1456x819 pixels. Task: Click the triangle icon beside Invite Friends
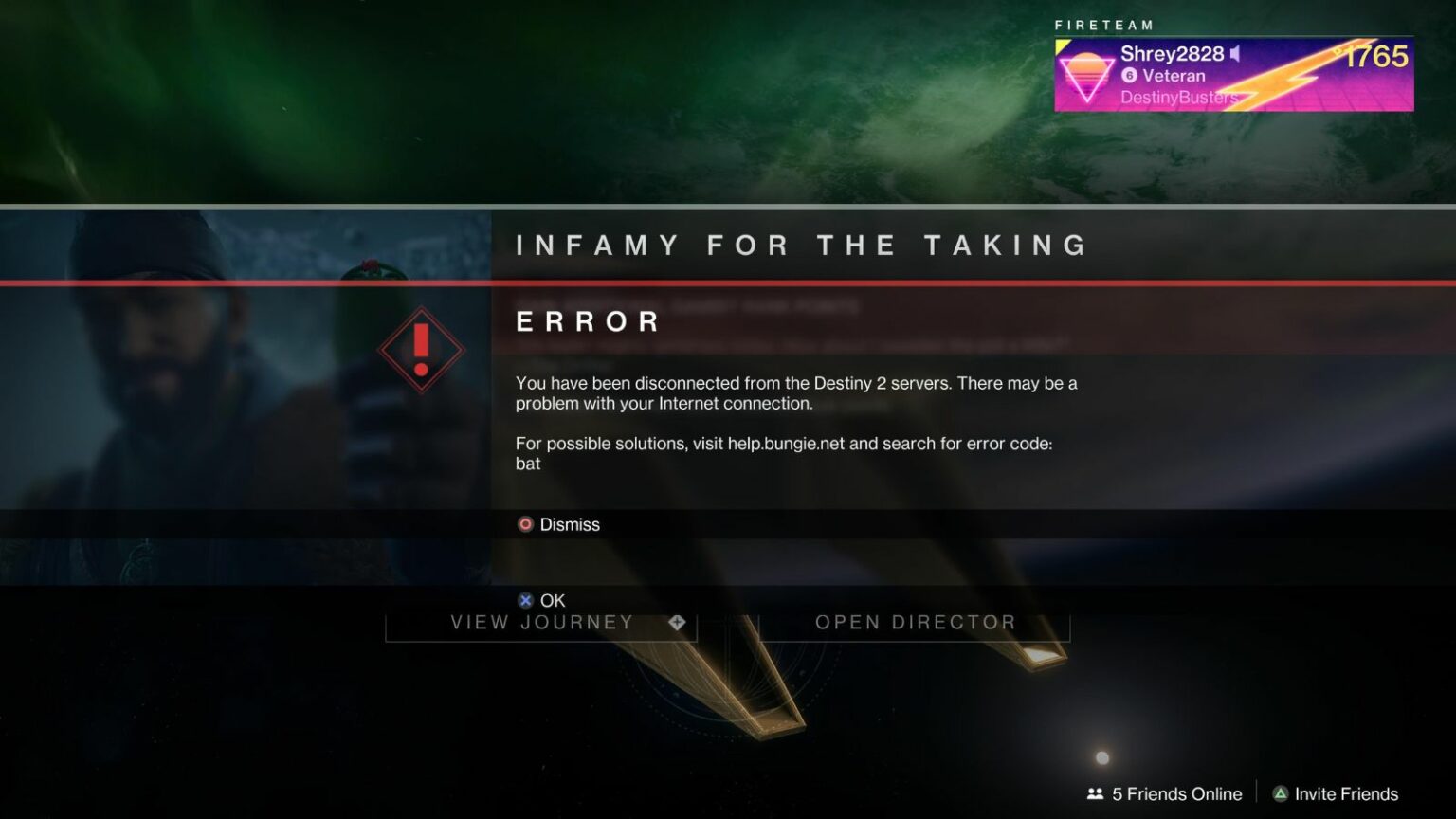(x=1283, y=793)
